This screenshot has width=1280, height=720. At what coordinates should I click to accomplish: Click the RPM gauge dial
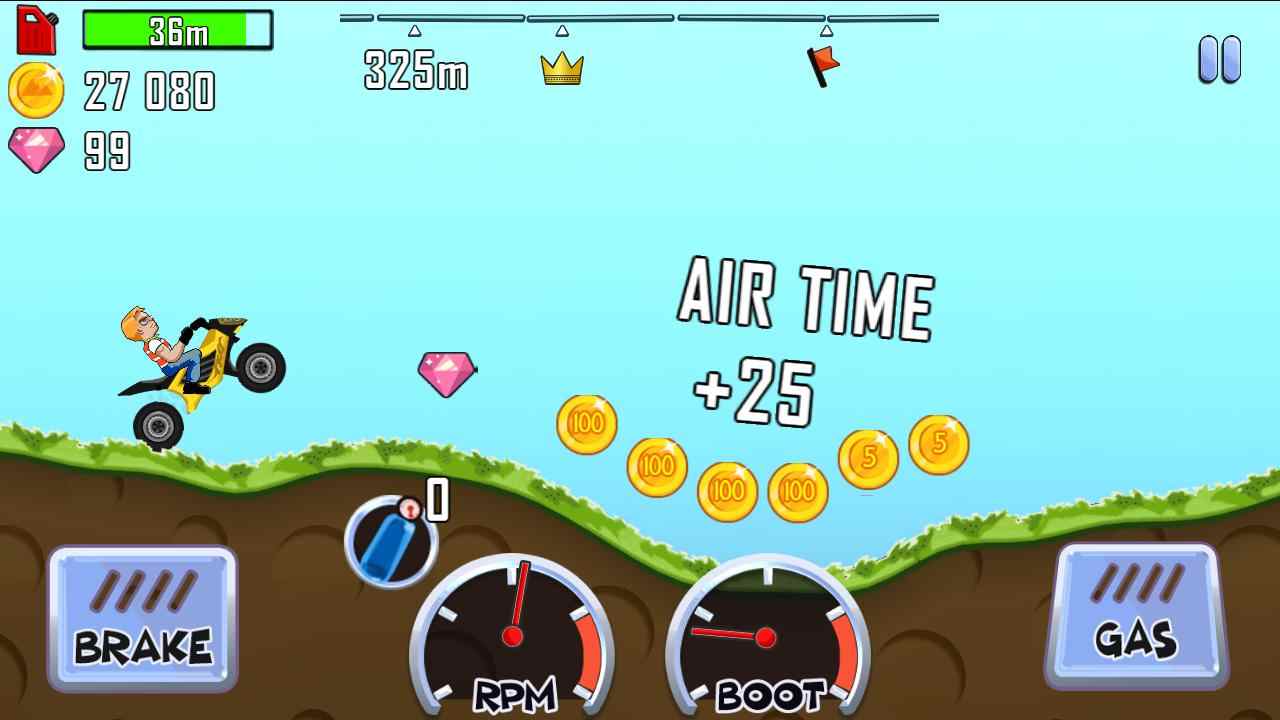pos(515,635)
